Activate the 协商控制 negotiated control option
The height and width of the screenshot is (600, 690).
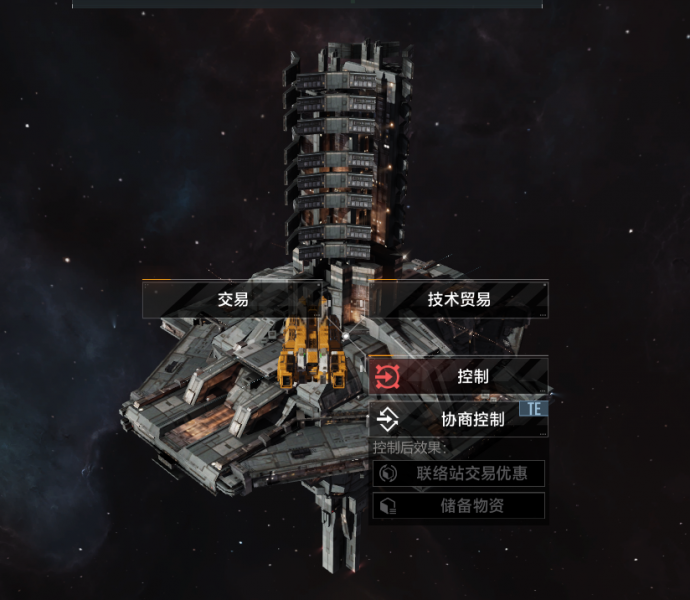pyautogui.click(x=459, y=418)
